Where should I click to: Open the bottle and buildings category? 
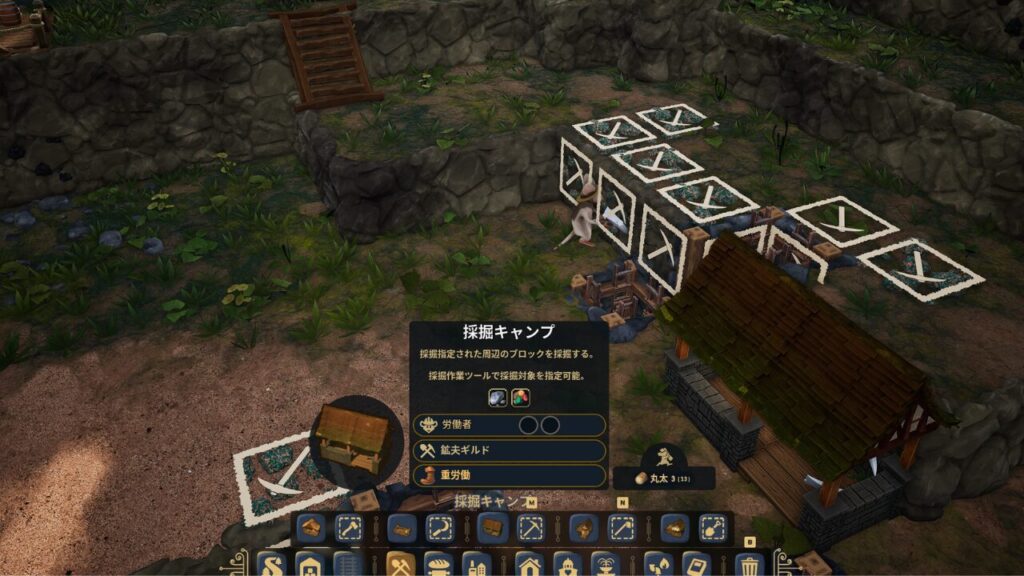coord(476,565)
